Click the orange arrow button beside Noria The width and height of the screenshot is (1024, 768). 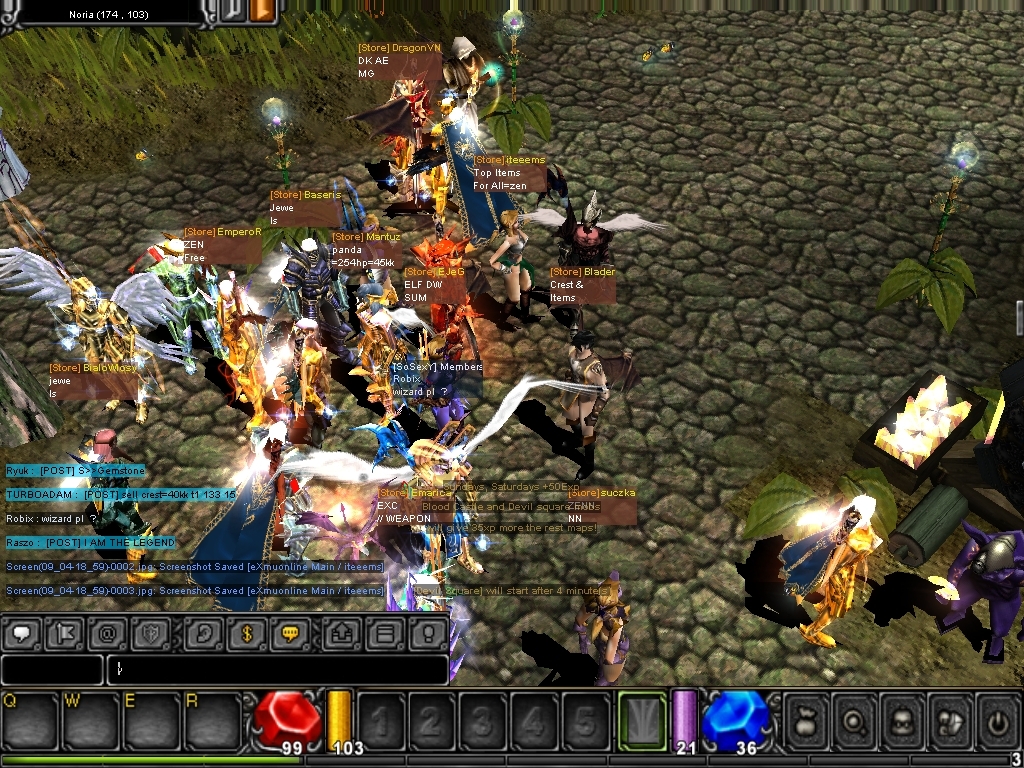pos(263,11)
